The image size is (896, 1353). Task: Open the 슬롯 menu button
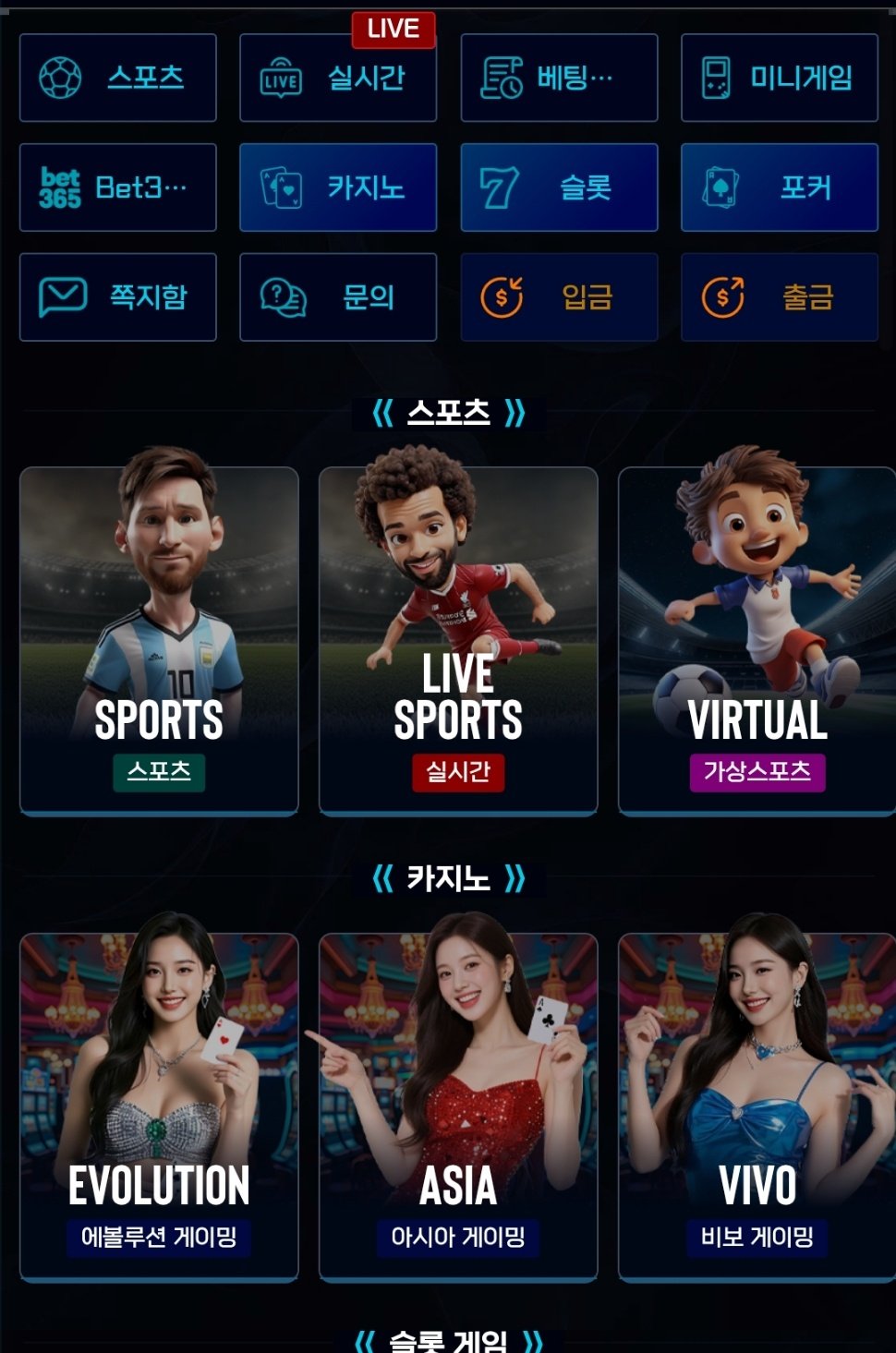559,187
